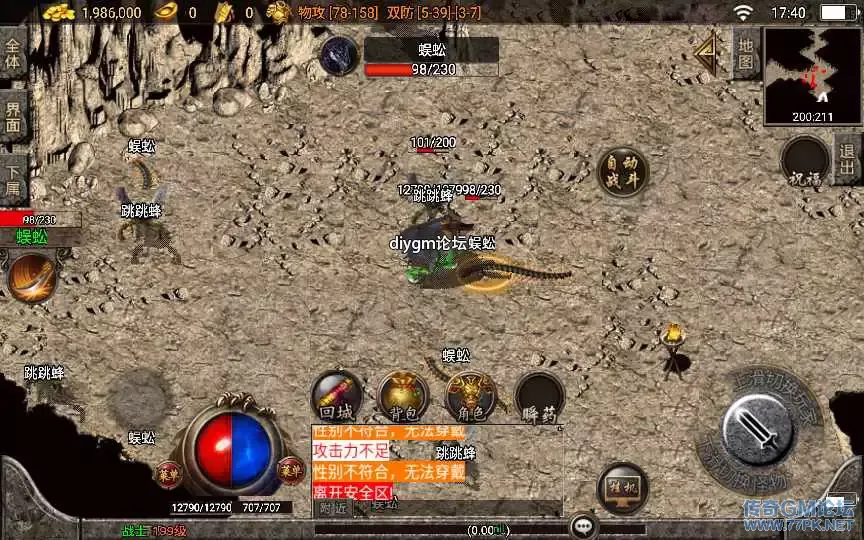864x540 pixels.
Task: Activate the 祝福 blessing button
Action: coord(804,162)
